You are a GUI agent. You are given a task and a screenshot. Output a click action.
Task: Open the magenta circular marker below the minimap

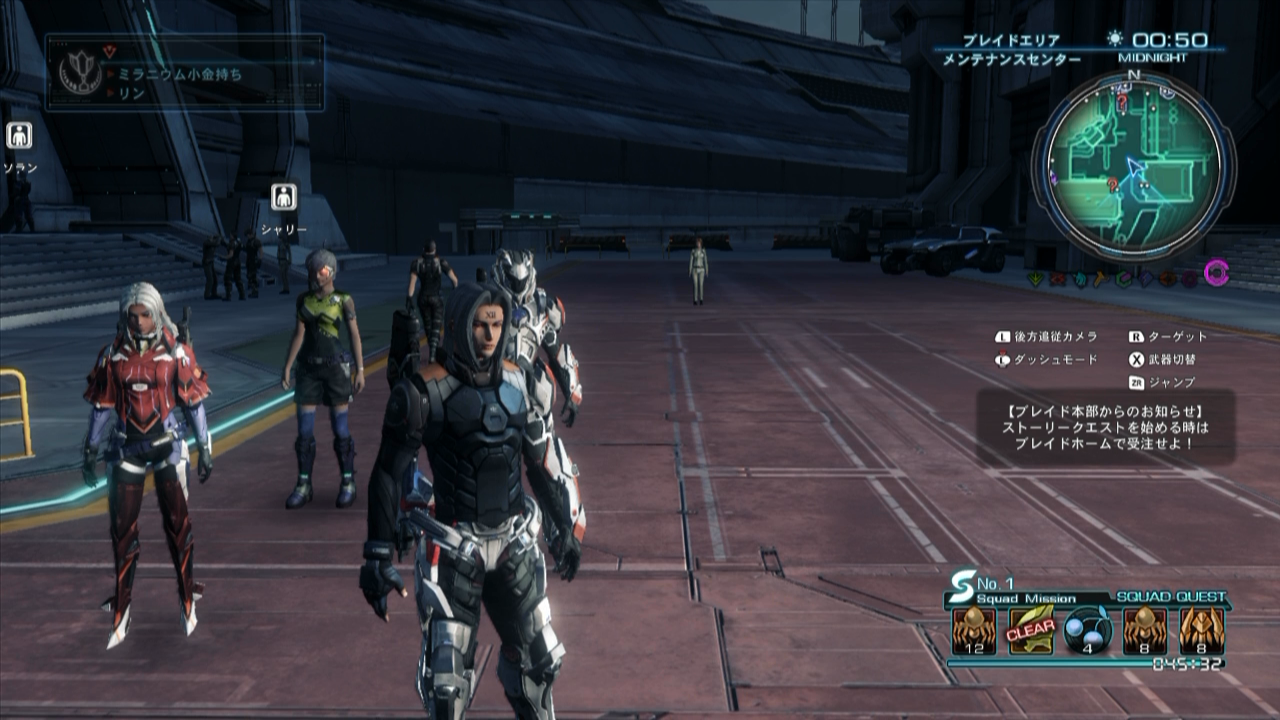[x=1216, y=272]
